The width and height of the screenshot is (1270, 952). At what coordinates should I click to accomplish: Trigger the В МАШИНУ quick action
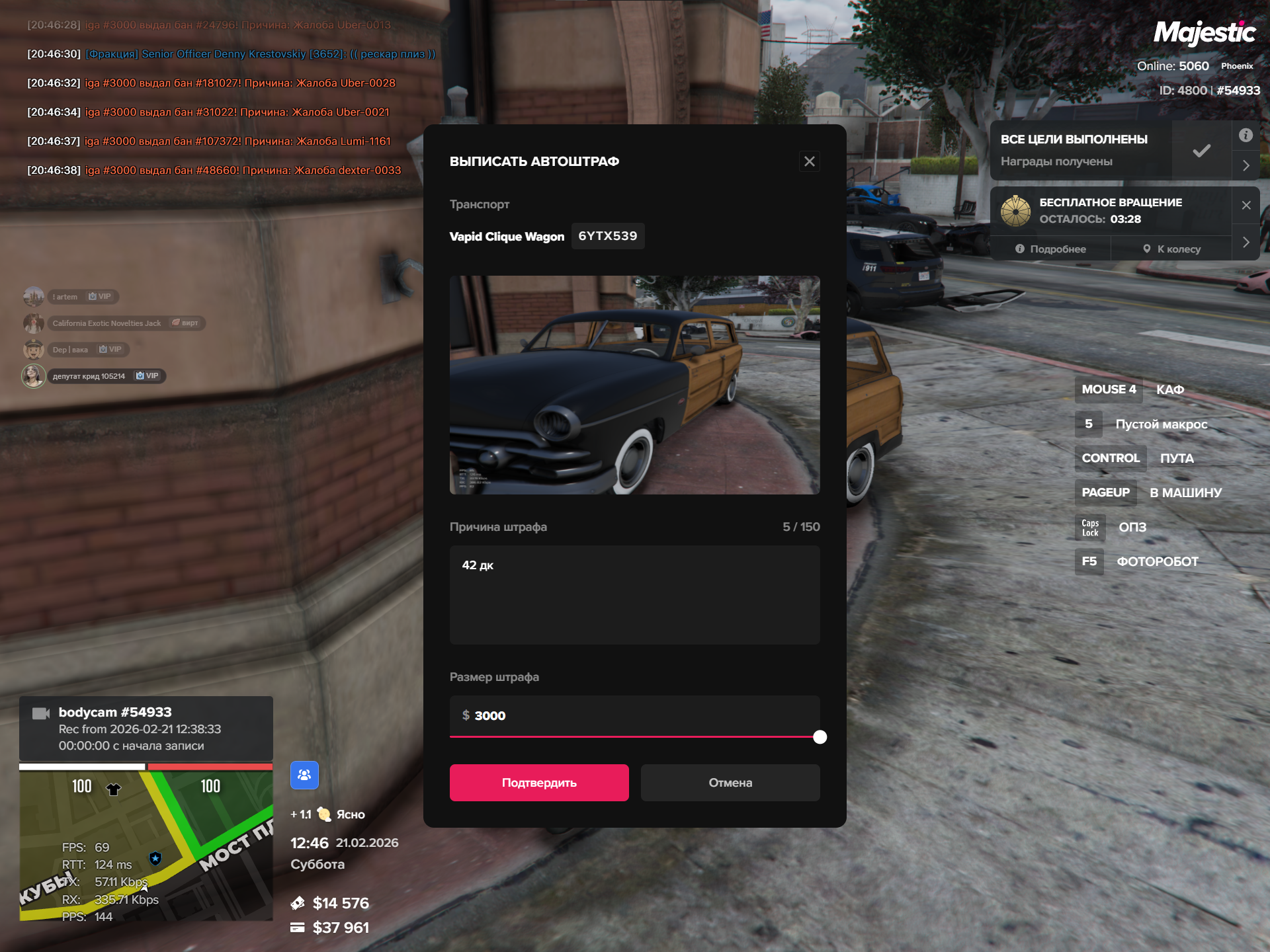pos(1185,493)
